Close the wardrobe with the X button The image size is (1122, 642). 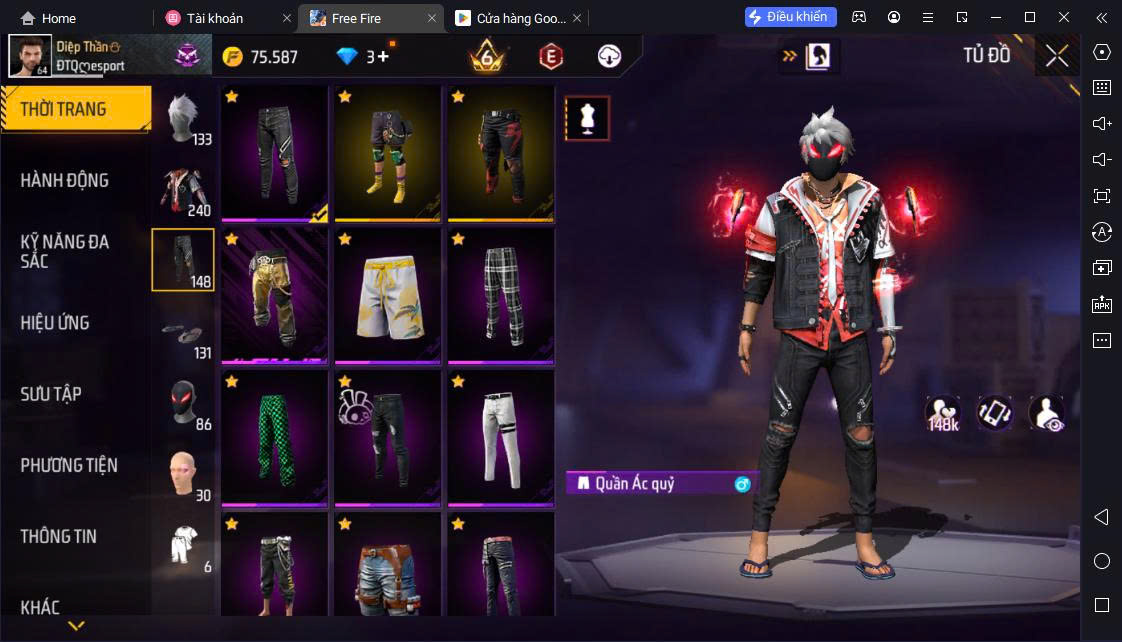pos(1057,56)
